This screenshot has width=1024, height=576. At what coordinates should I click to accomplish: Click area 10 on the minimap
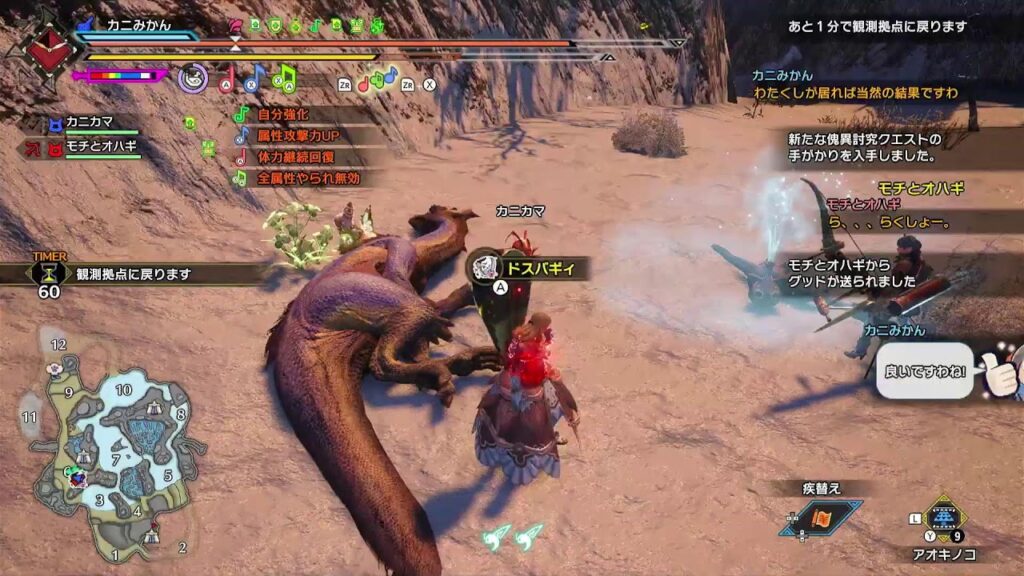(x=124, y=389)
